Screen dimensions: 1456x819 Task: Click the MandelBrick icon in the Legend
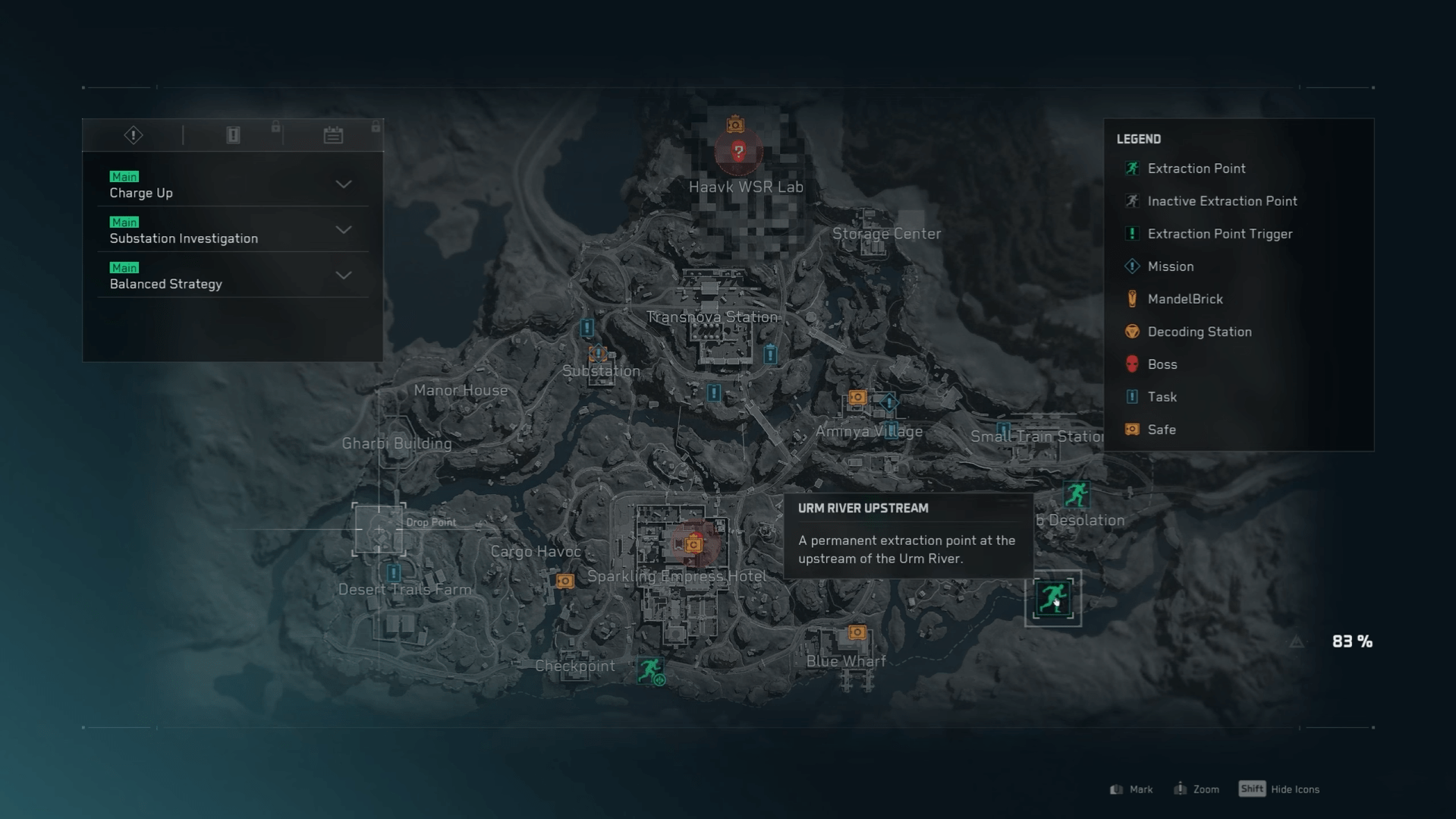tap(1132, 298)
